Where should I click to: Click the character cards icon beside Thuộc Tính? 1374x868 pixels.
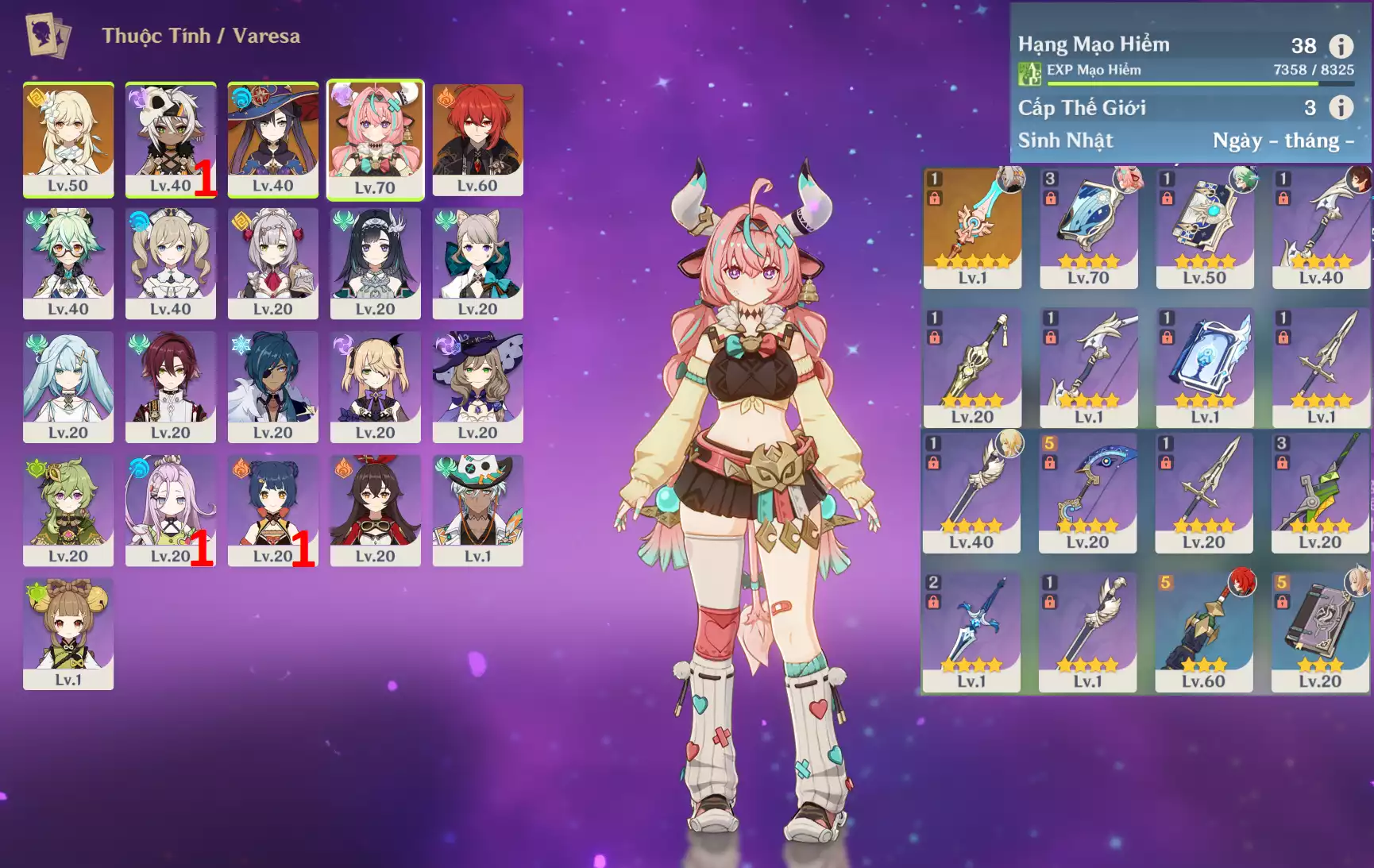[x=48, y=35]
